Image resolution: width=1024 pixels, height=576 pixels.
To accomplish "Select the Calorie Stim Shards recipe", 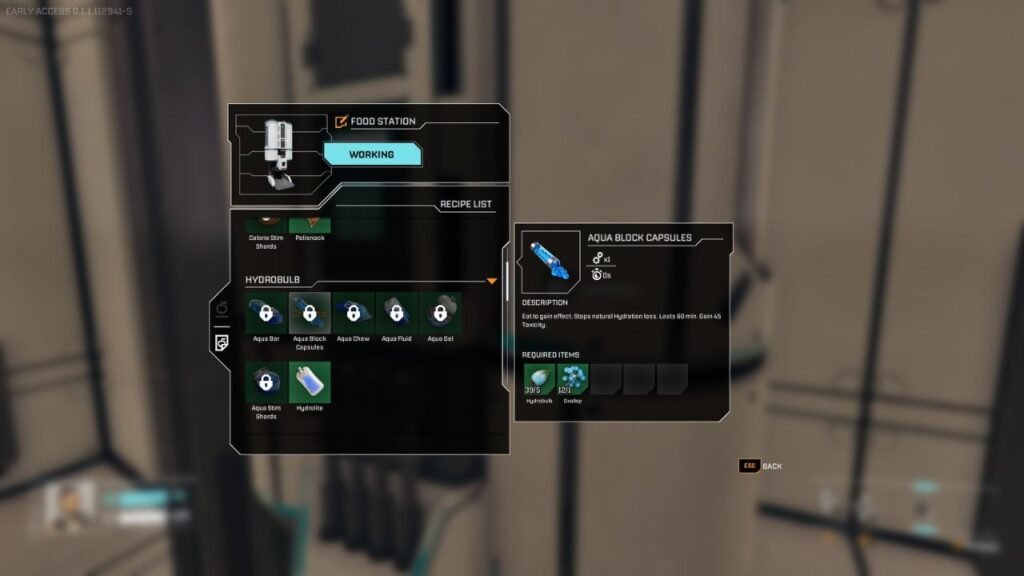I will pyautogui.click(x=266, y=224).
